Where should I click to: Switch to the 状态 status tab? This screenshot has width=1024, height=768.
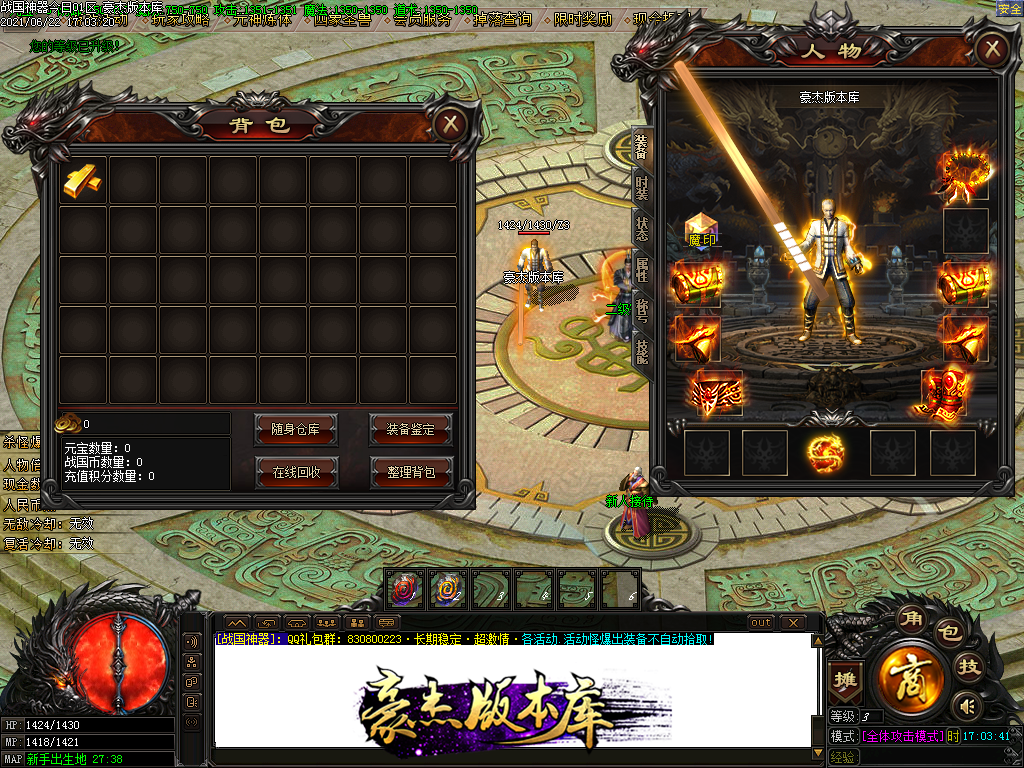tap(642, 227)
